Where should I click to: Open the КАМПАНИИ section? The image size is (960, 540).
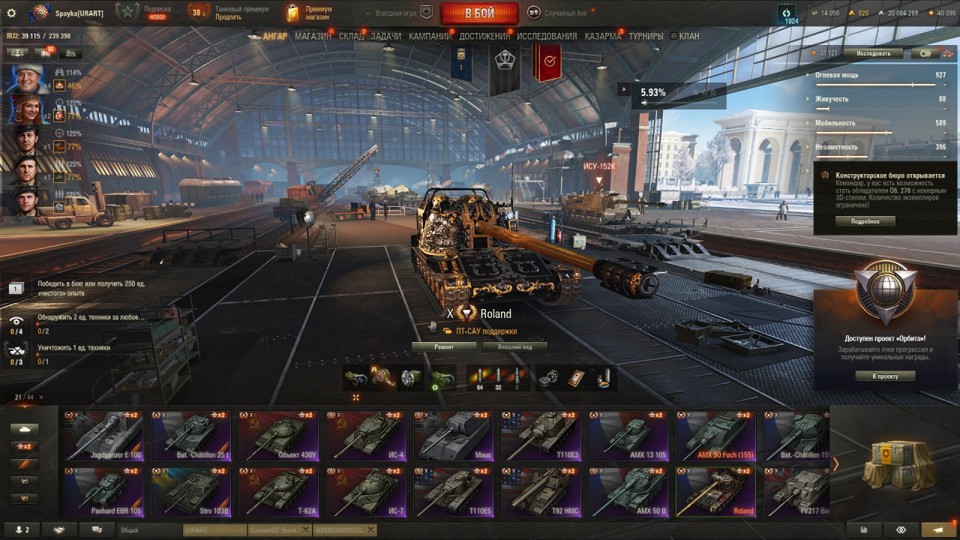(429, 36)
